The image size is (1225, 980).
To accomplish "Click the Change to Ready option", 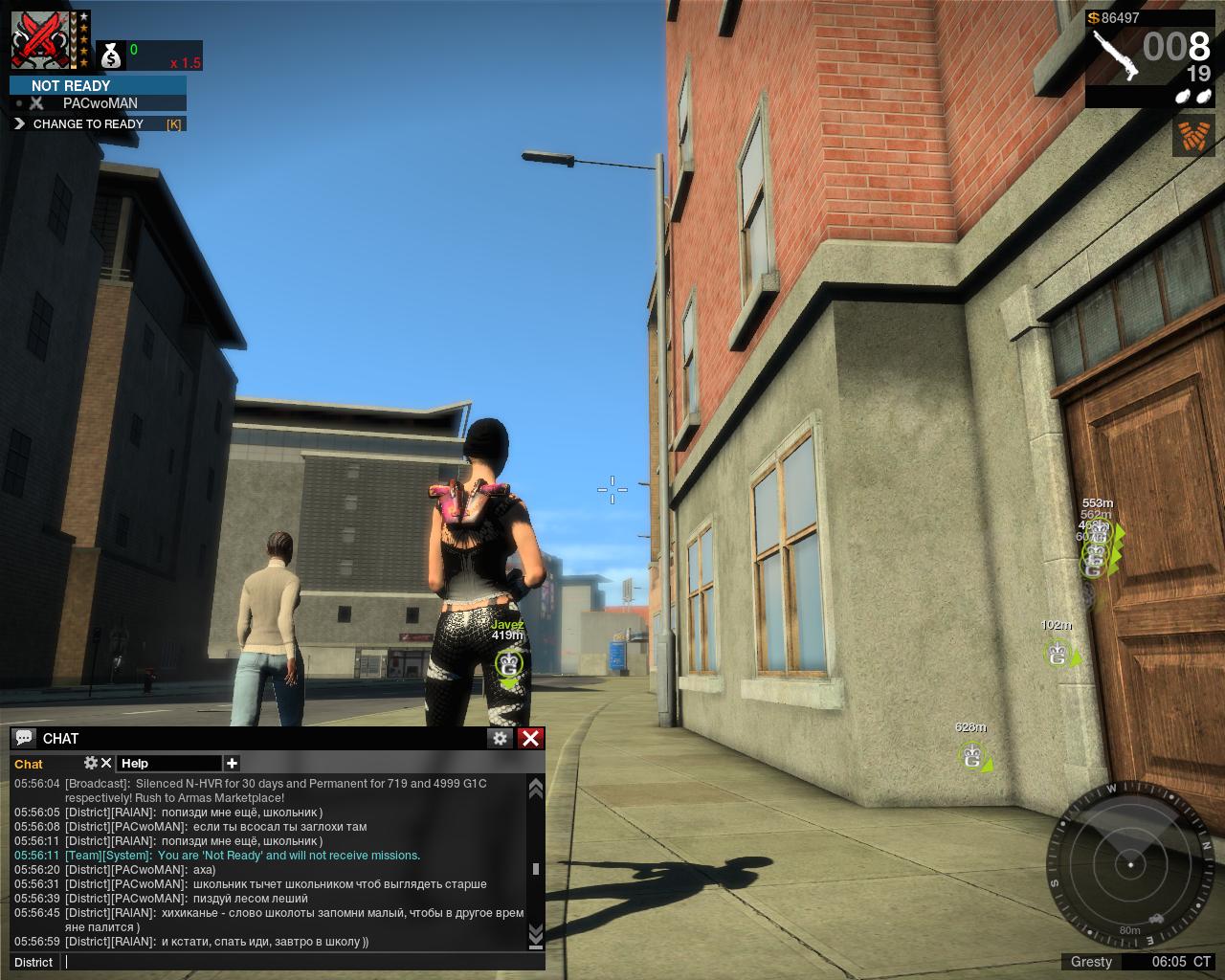I will (88, 123).
